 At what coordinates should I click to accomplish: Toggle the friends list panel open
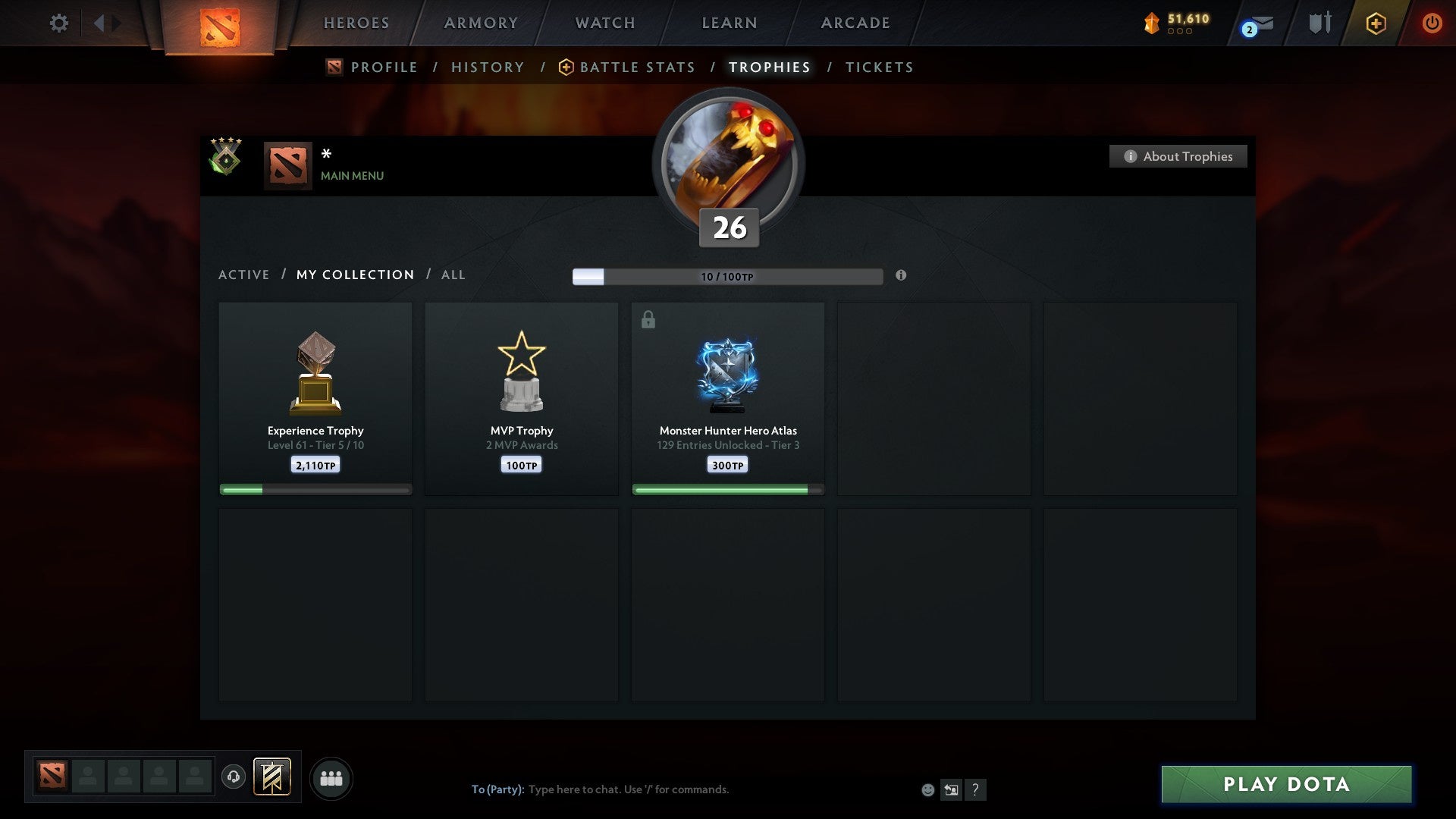(x=331, y=777)
